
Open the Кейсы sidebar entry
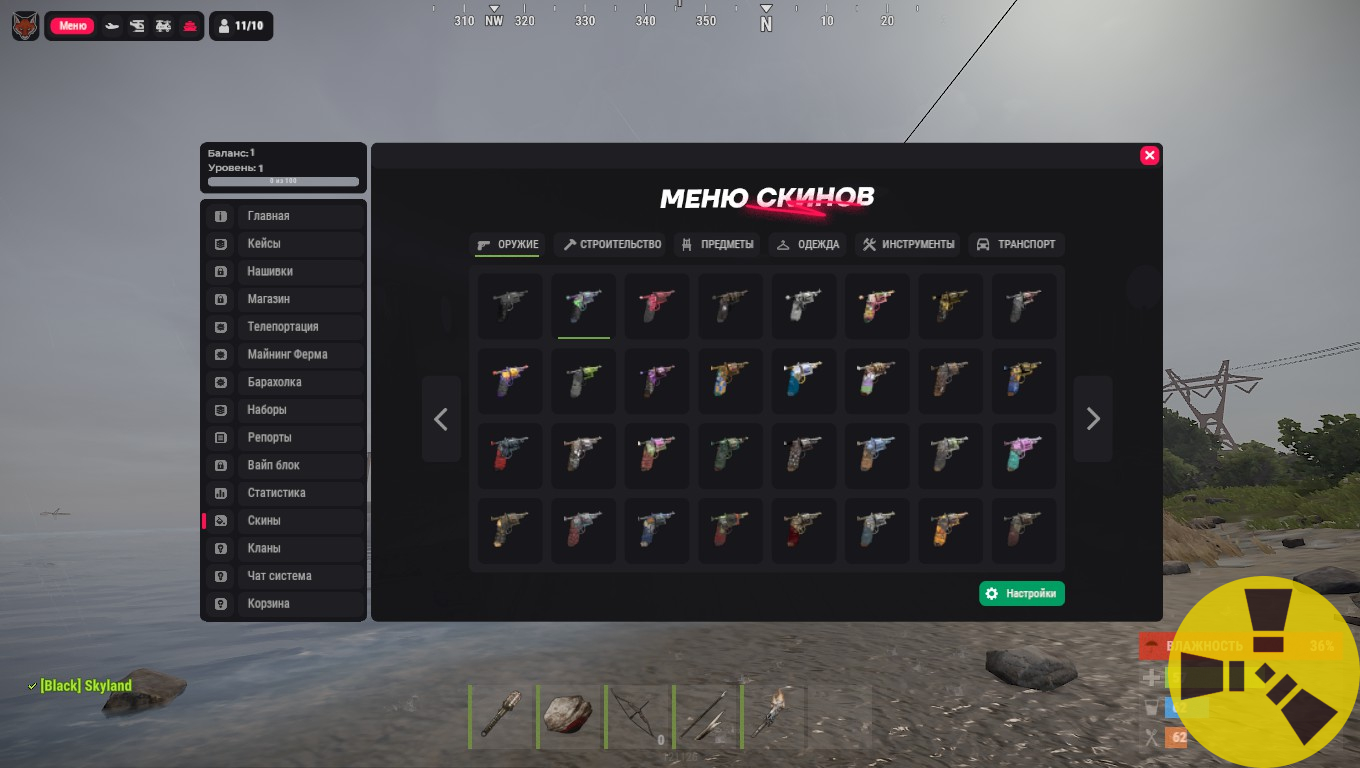click(x=284, y=244)
